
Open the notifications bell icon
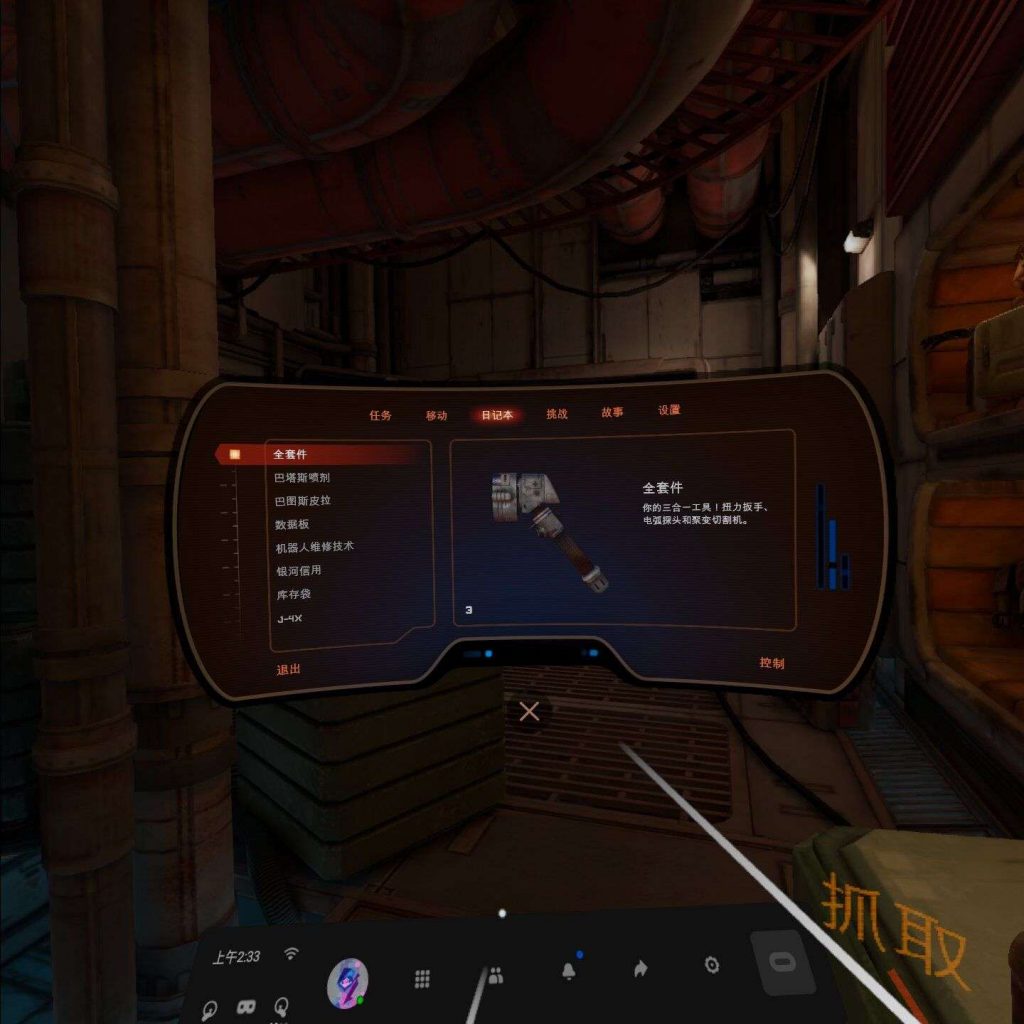[569, 970]
